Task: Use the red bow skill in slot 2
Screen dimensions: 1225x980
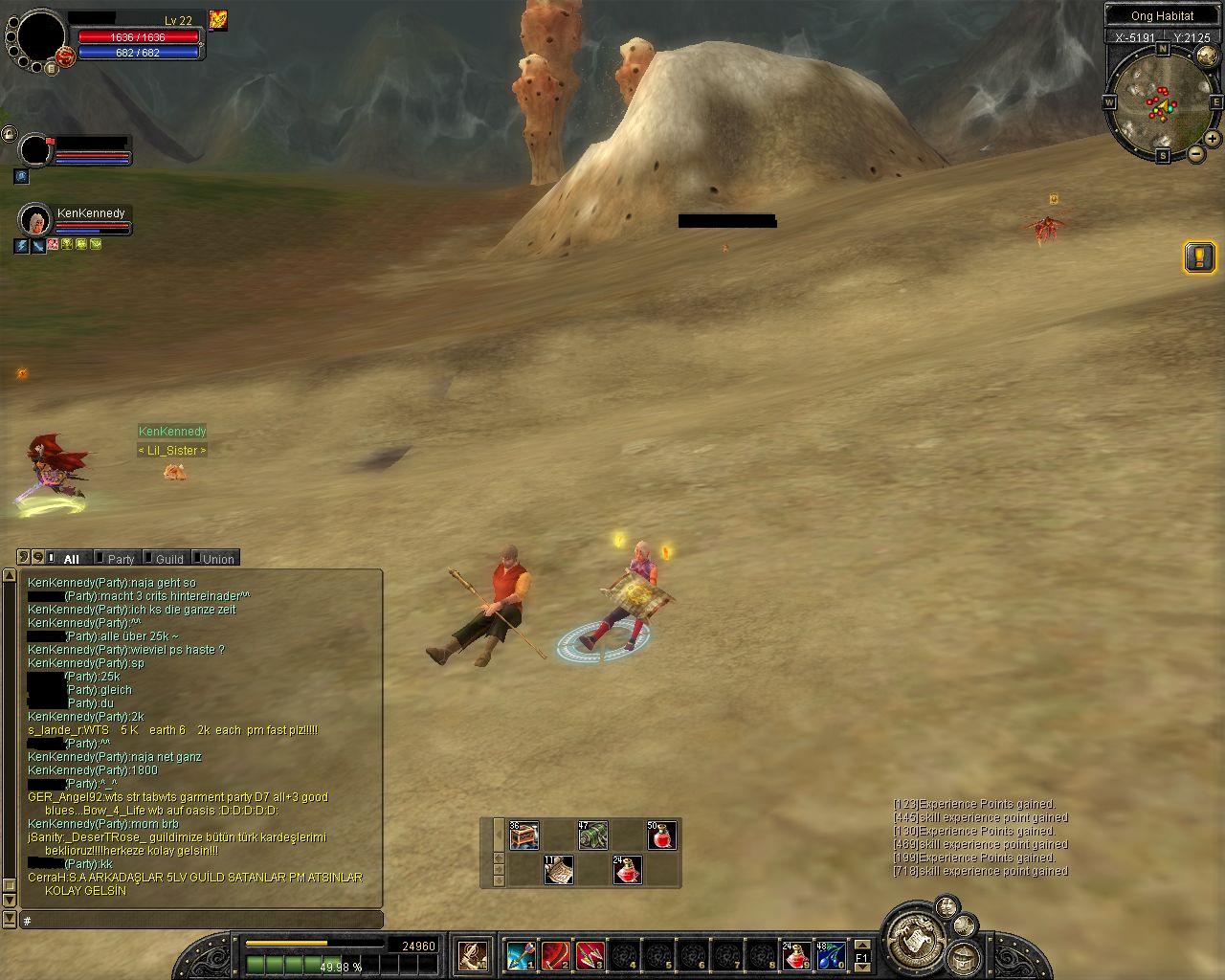Action: click(x=556, y=955)
